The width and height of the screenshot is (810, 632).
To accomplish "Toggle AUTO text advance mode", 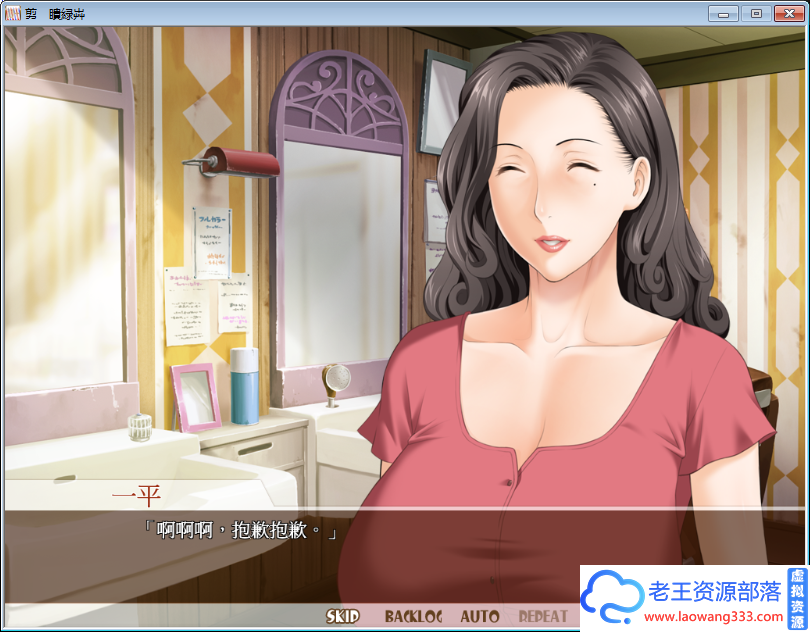I will coord(479,617).
